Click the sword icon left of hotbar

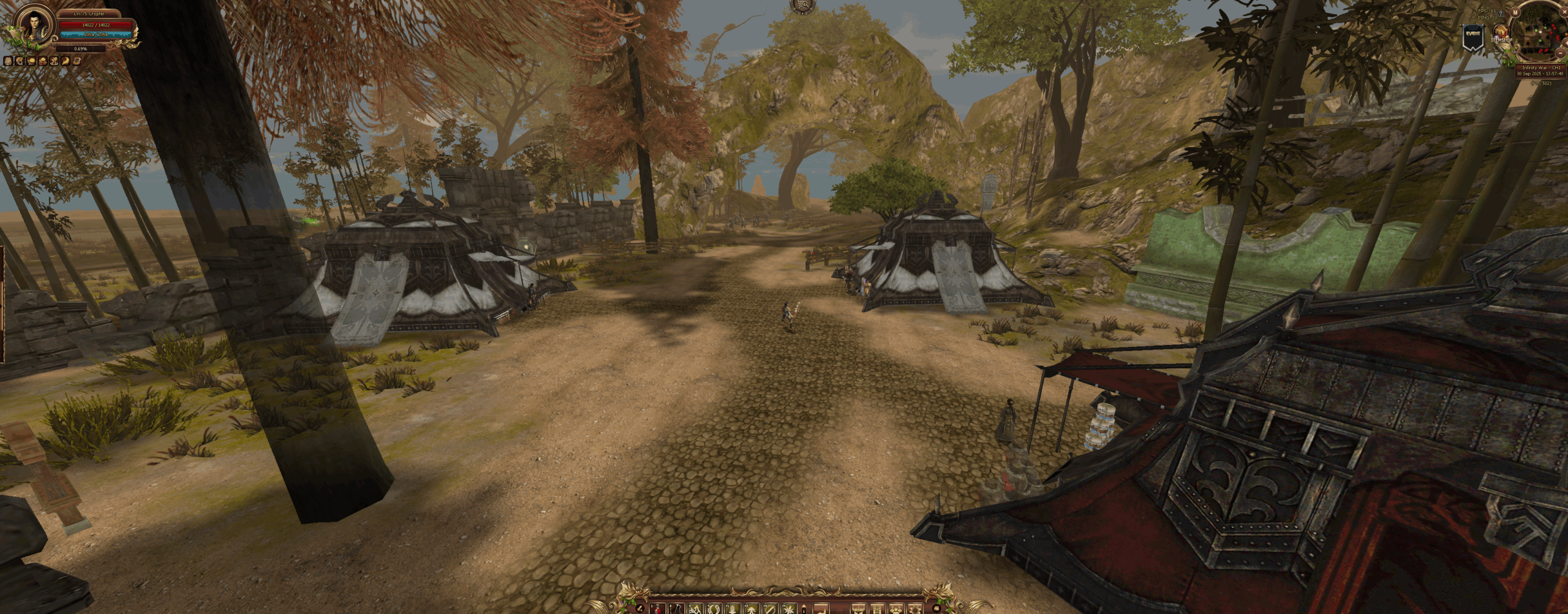pyautogui.click(x=640, y=609)
